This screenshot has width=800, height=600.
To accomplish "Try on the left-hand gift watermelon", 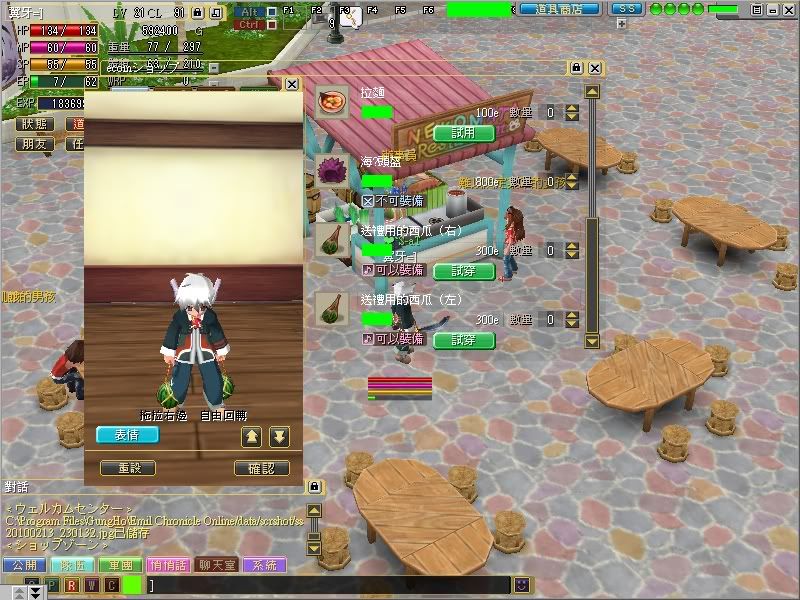I will tap(464, 339).
